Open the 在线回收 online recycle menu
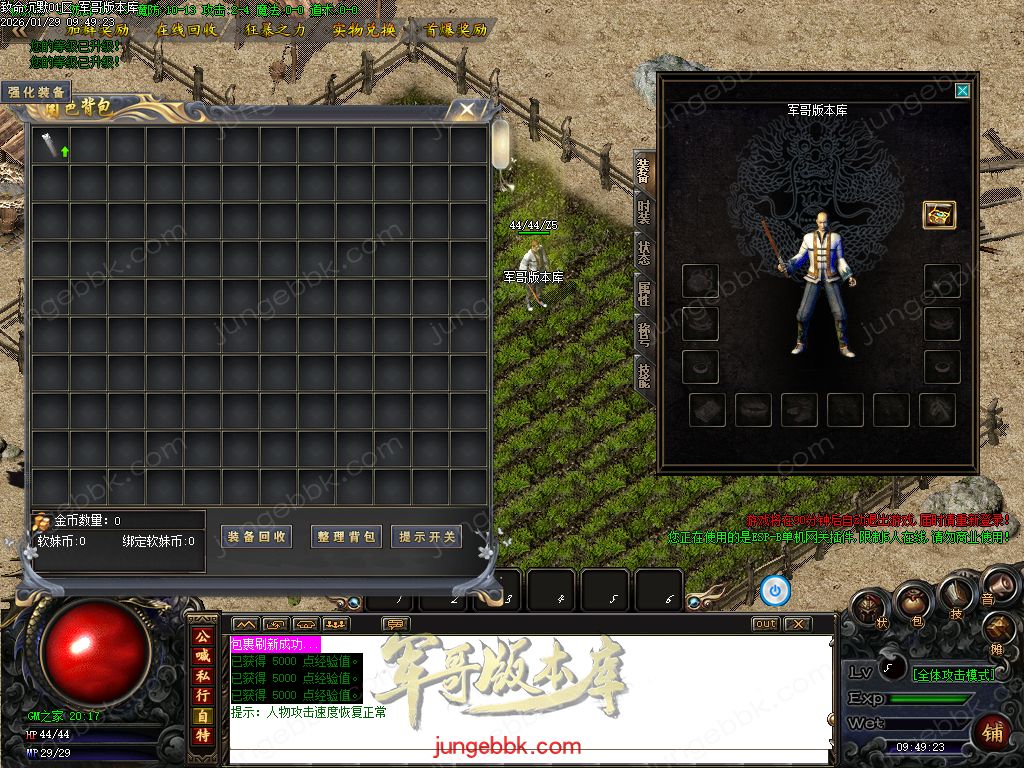 [186, 30]
